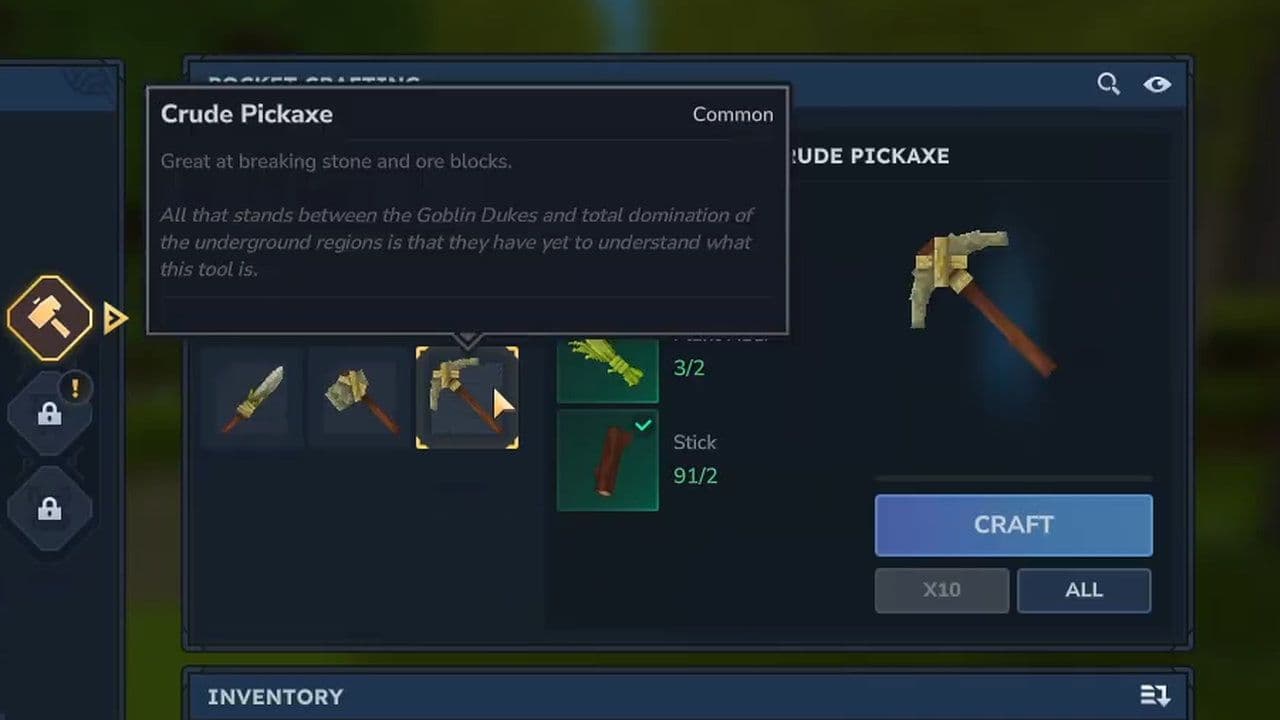
Task: Click the Inventory header
Action: click(275, 696)
